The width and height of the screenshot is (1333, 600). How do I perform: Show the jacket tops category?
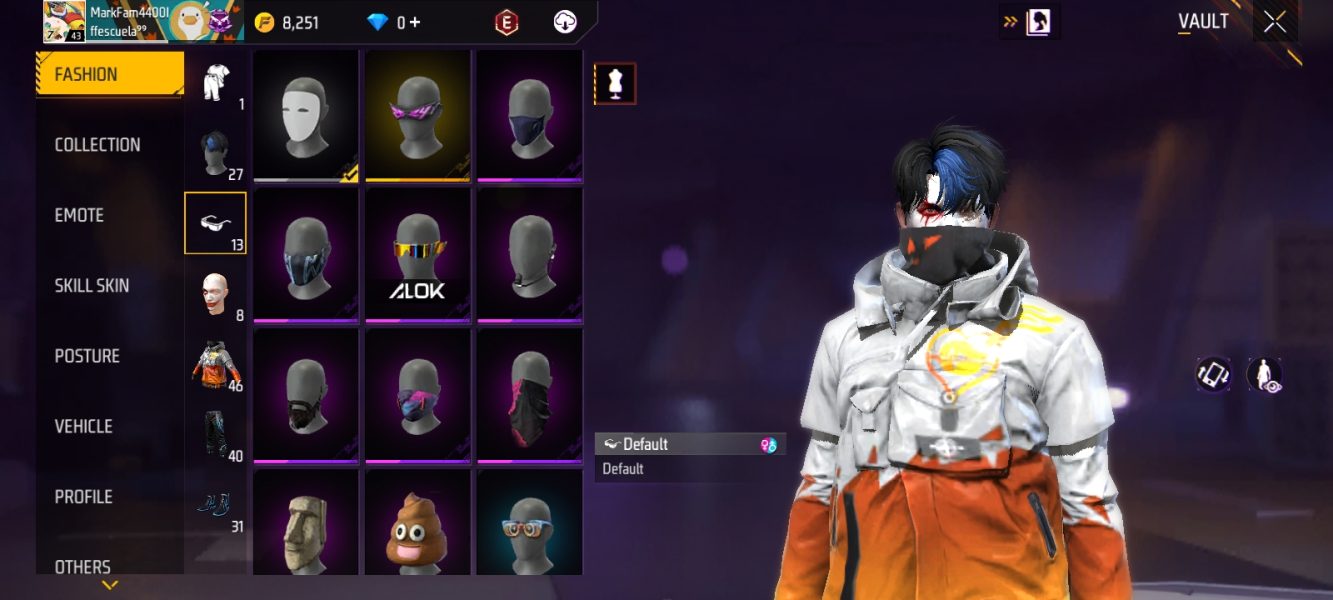coord(215,364)
